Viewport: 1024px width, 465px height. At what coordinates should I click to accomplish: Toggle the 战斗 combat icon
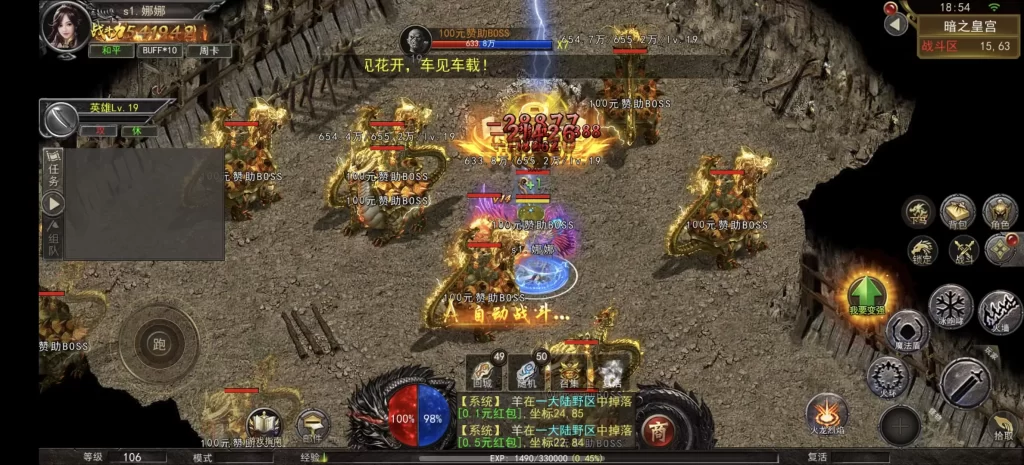click(x=962, y=250)
